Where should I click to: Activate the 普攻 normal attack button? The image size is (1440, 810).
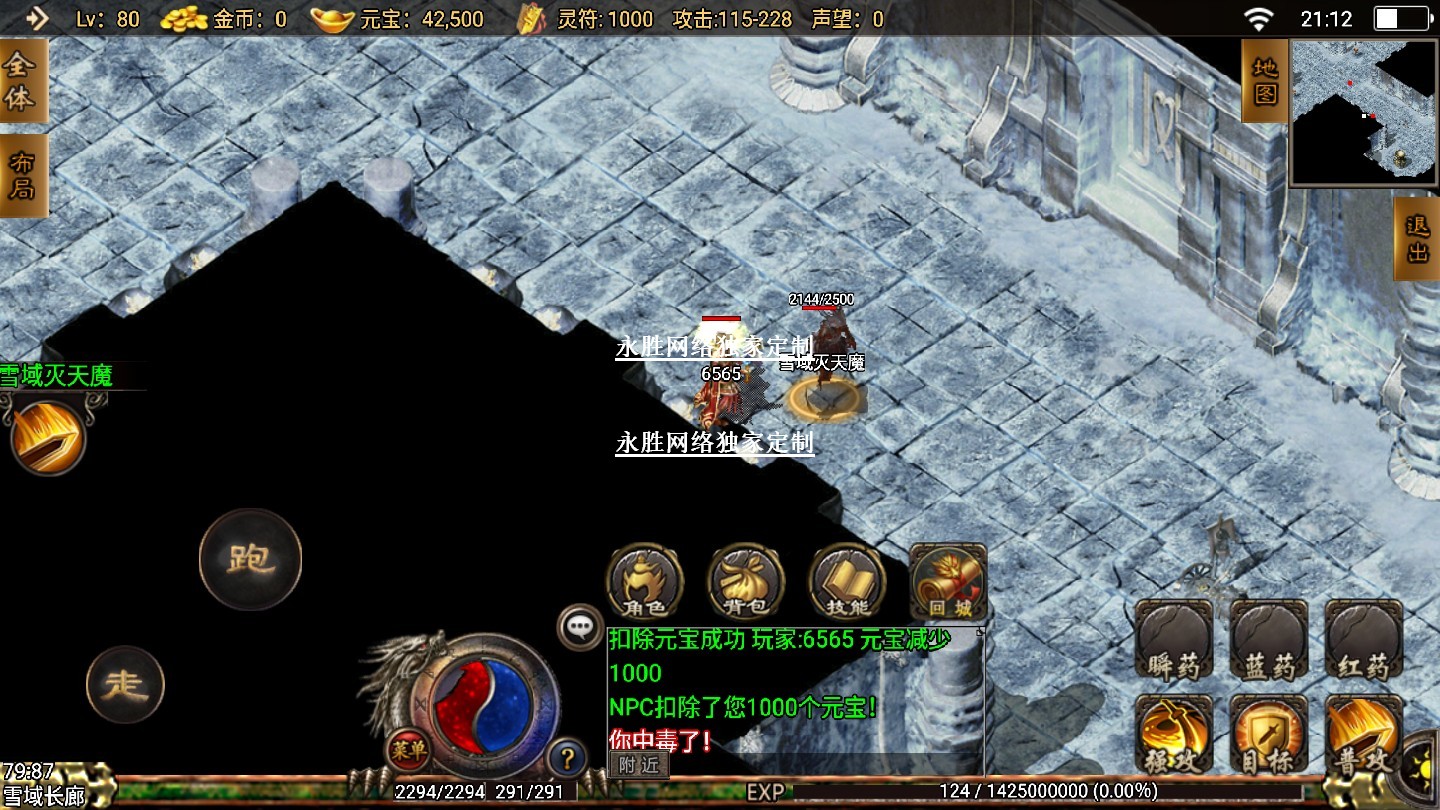(1364, 735)
